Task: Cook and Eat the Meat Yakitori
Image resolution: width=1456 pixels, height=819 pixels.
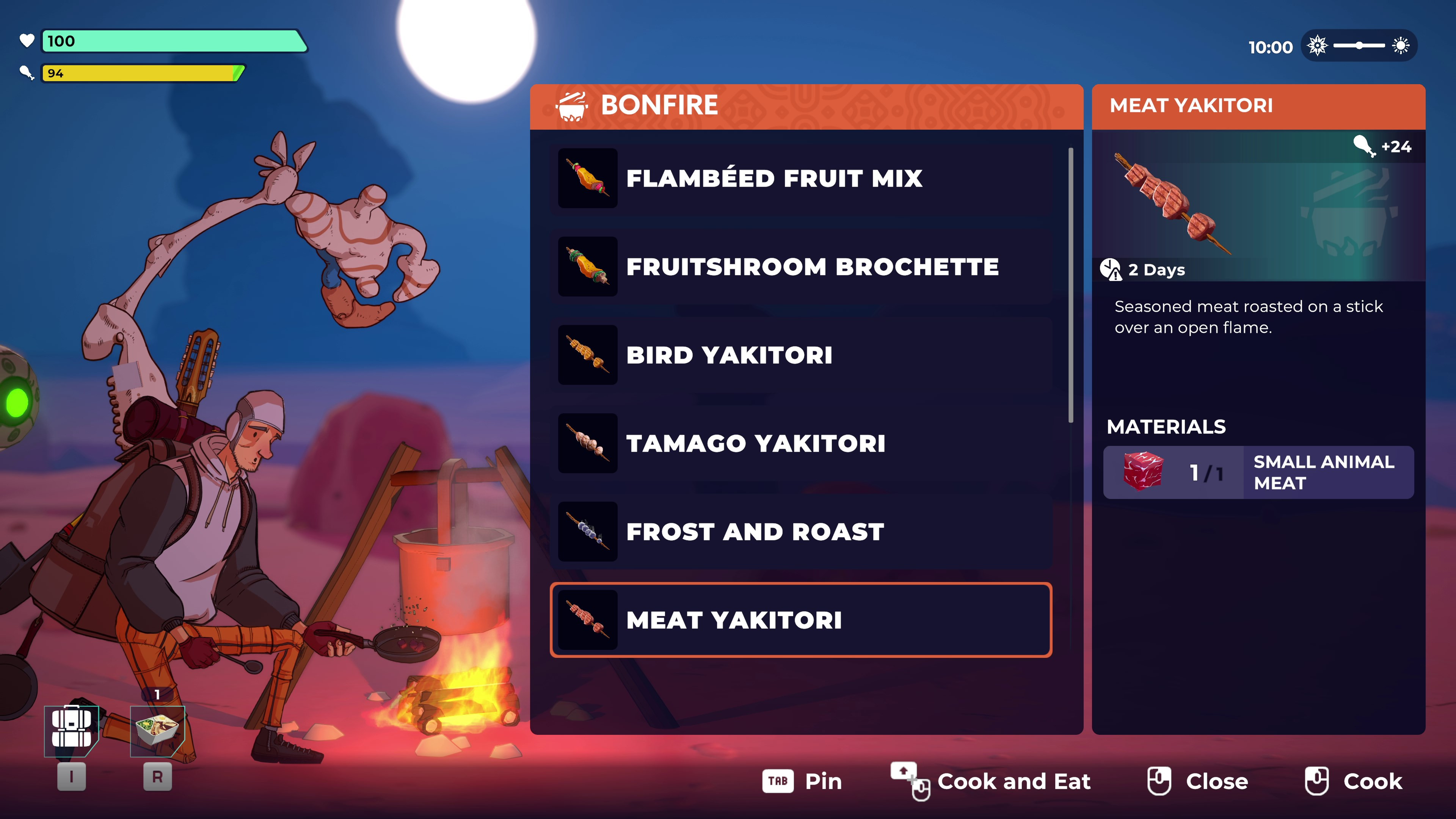Action: click(x=992, y=781)
